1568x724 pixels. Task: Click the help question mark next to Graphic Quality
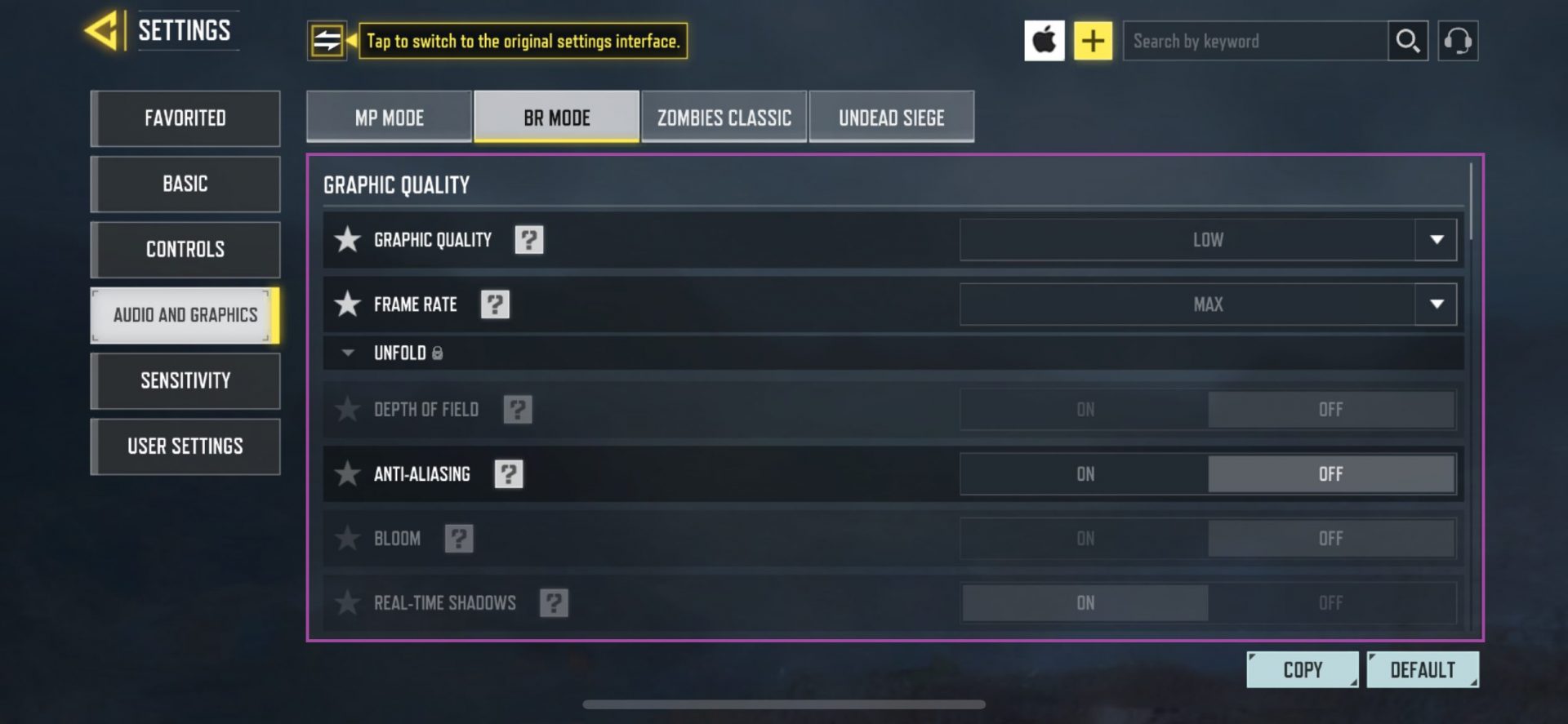point(529,239)
